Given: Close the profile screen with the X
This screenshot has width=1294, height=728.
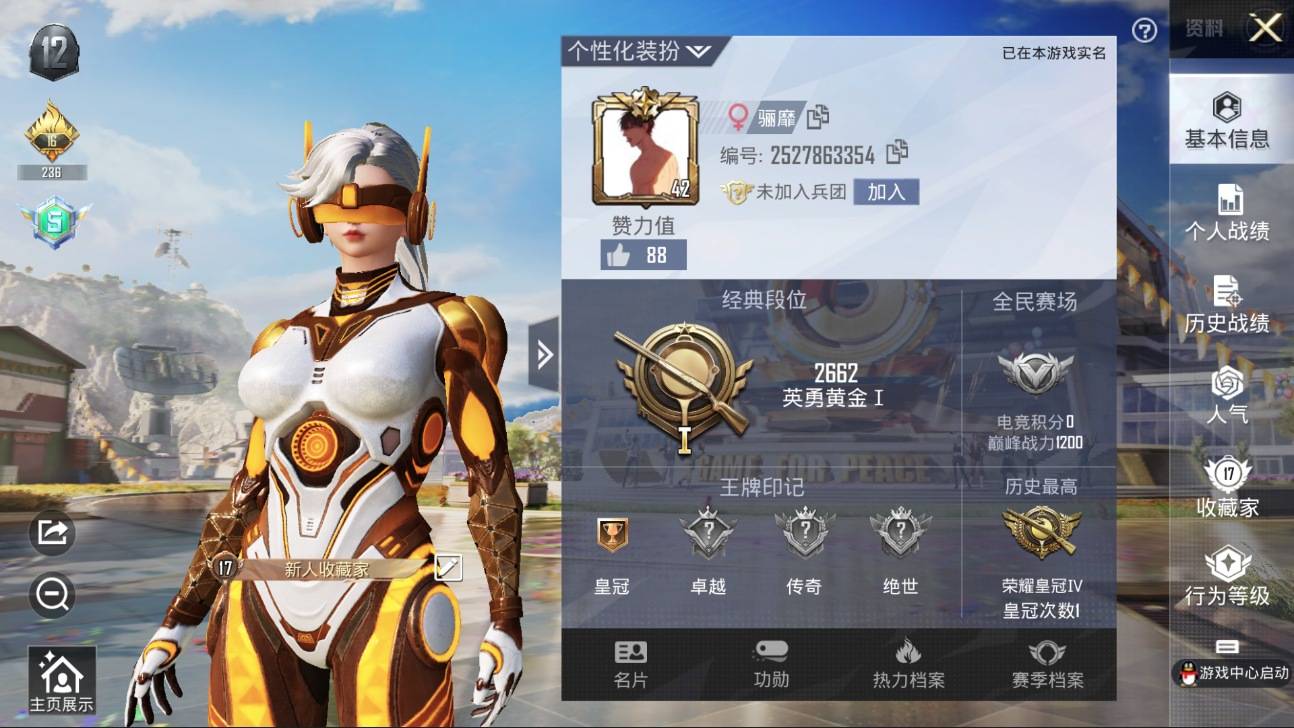Looking at the screenshot, I should pos(1265,28).
